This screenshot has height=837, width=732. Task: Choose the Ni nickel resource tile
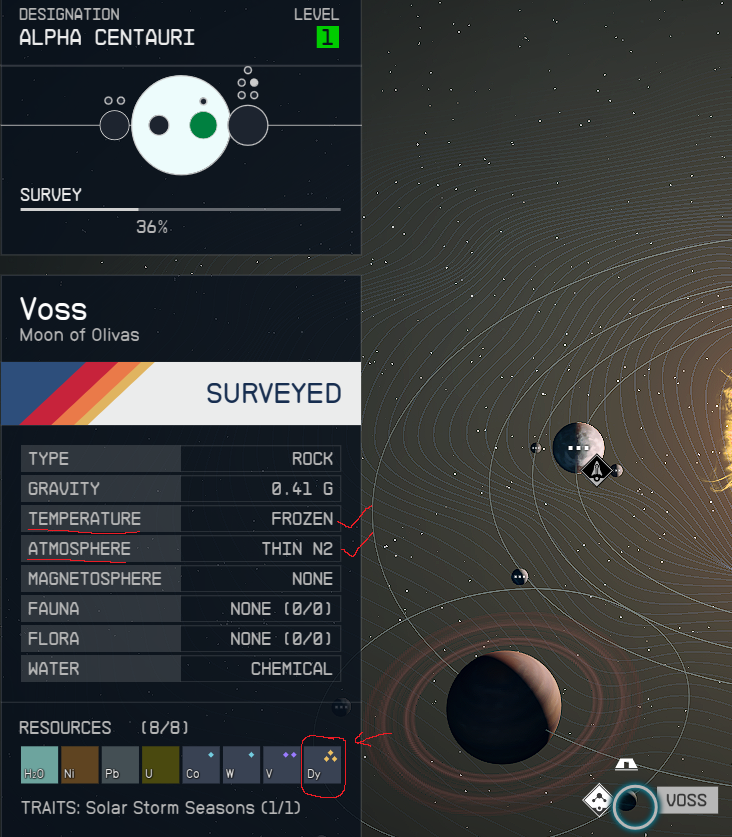point(80,764)
